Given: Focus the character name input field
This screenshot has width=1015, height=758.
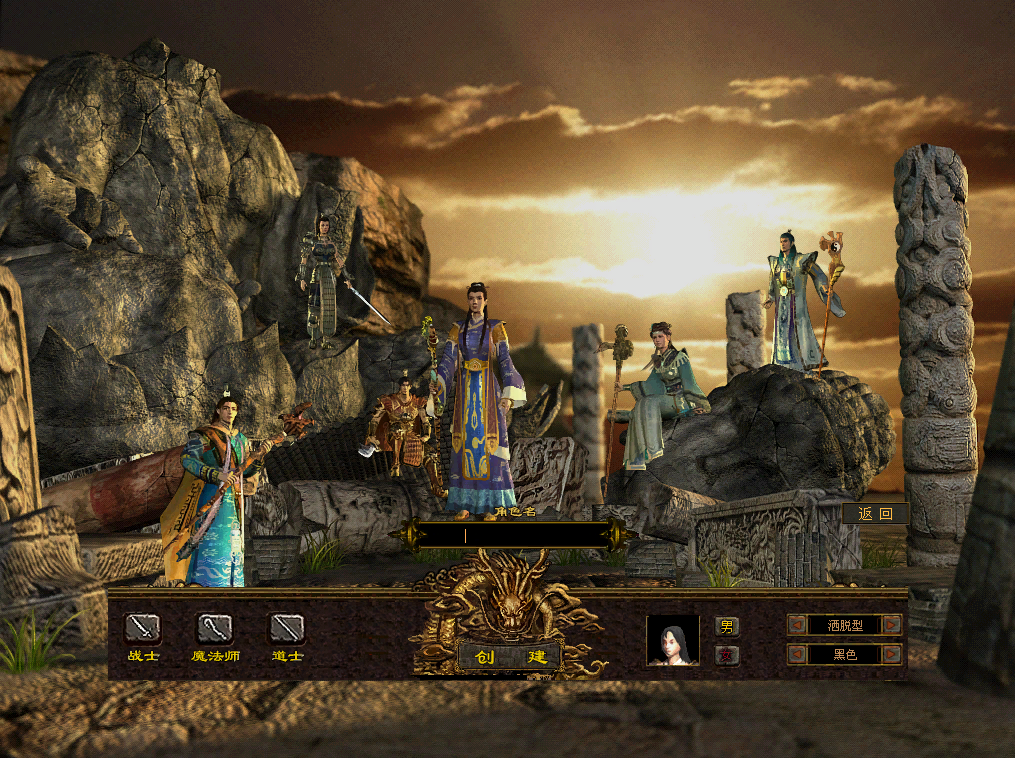Looking at the screenshot, I should pos(515,536).
